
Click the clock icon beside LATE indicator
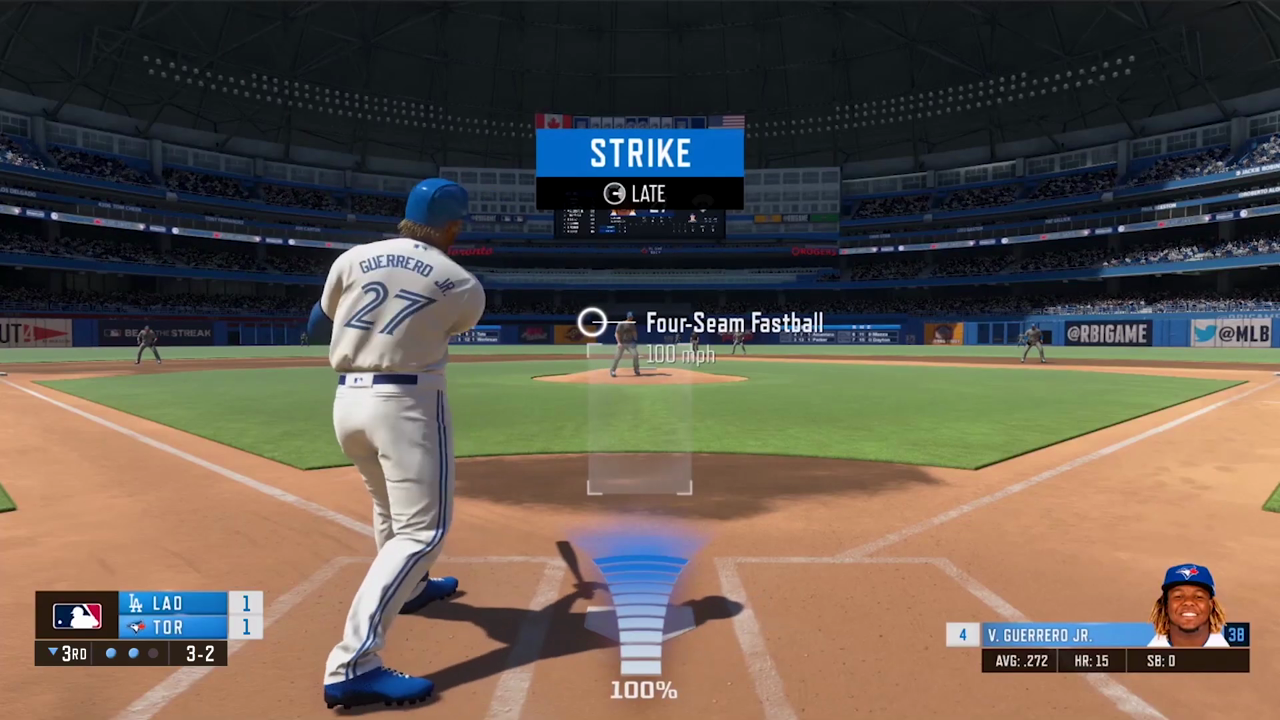613,193
